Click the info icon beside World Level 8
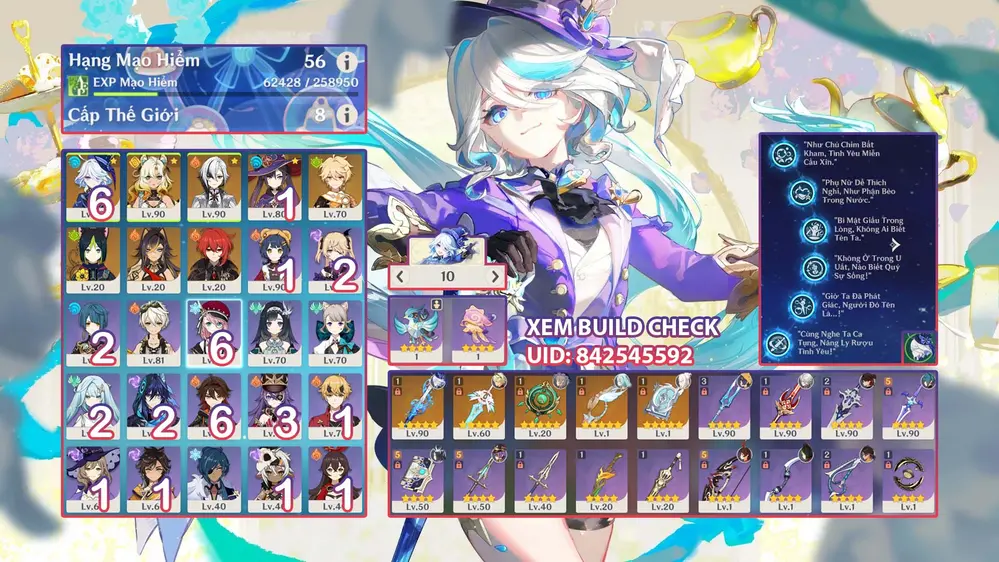Screen dimensions: 999x562 pyautogui.click(x=346, y=115)
